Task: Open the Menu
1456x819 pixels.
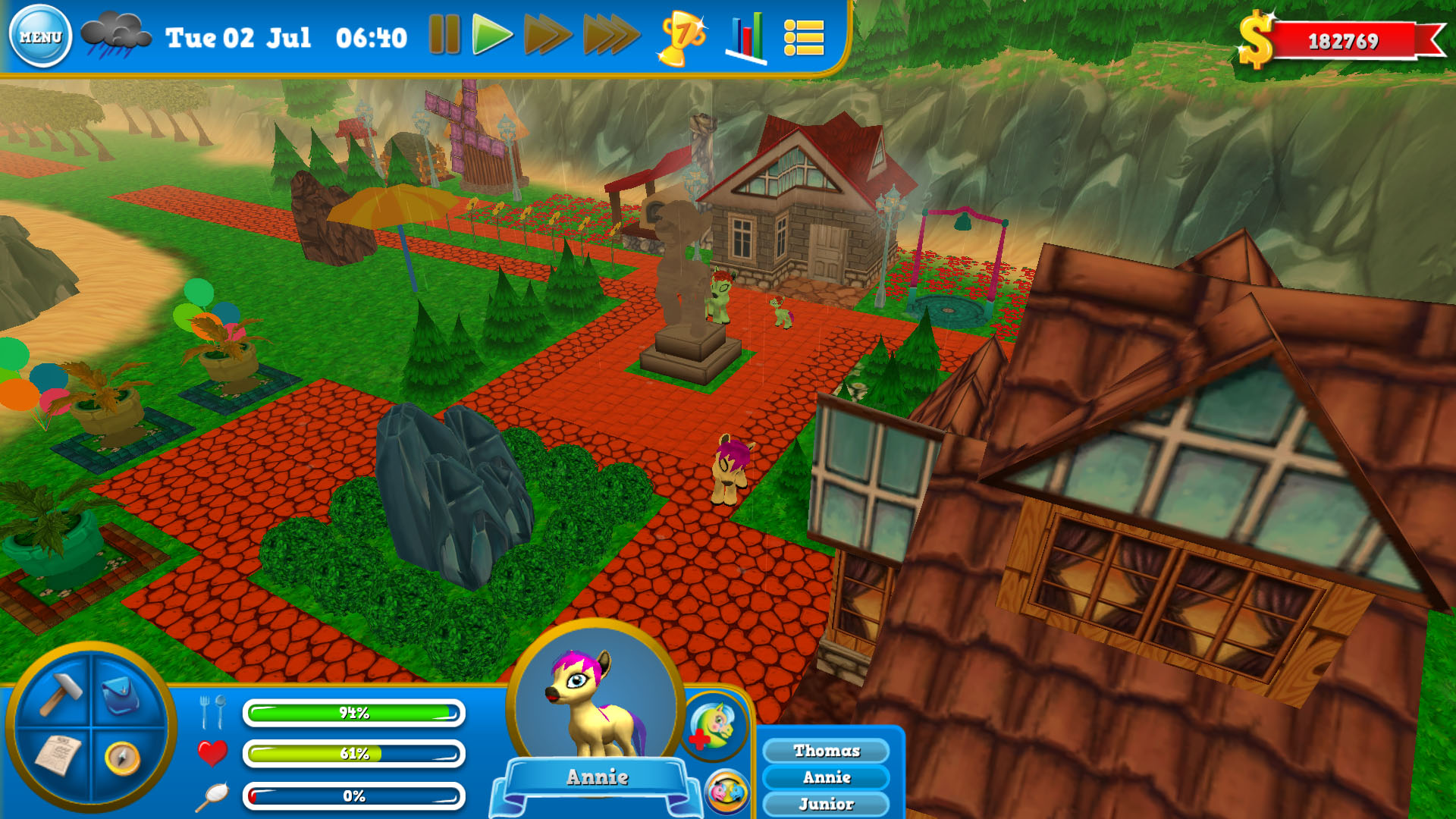Action: click(42, 33)
